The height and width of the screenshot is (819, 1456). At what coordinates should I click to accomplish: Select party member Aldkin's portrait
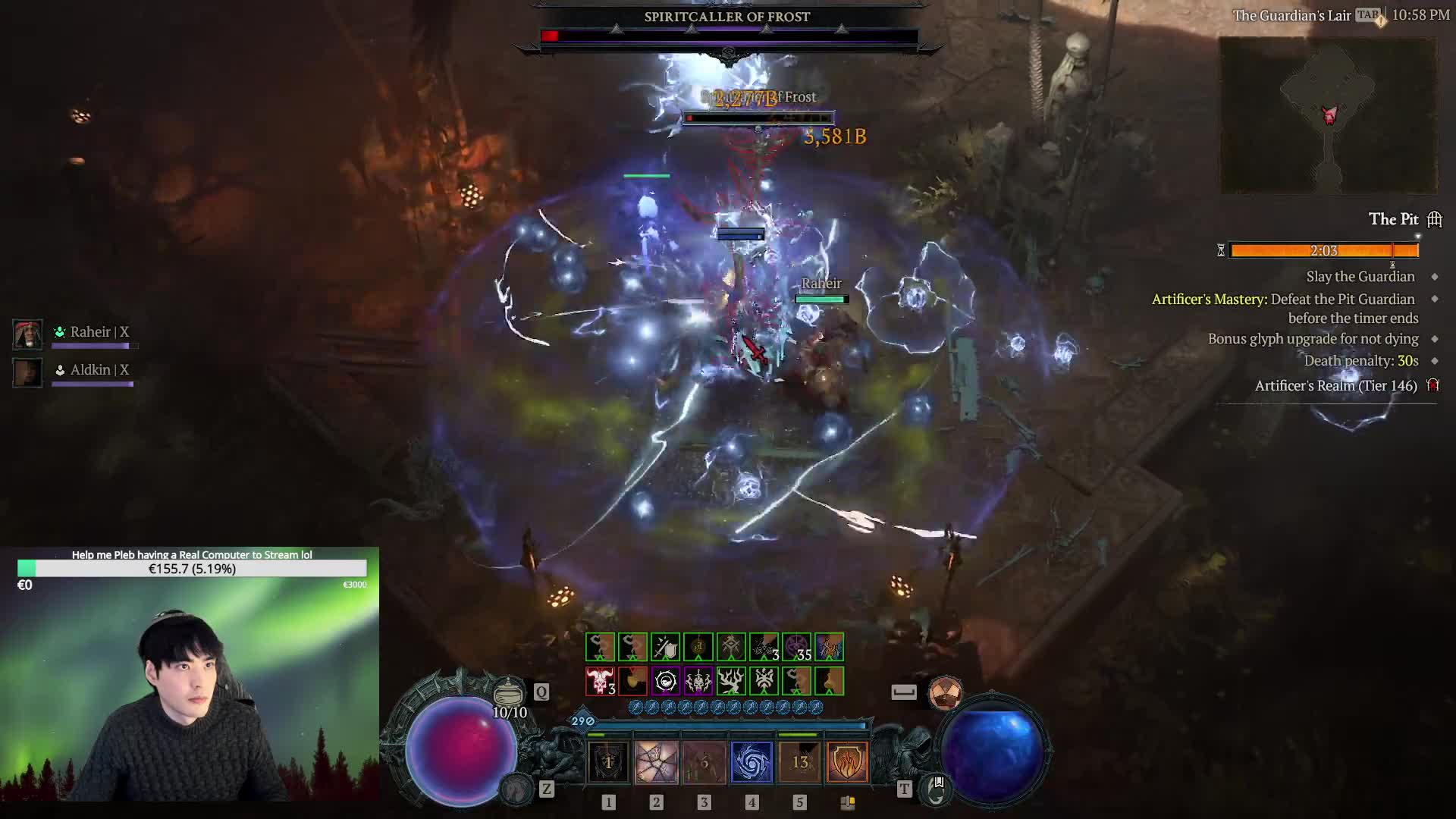(x=28, y=372)
